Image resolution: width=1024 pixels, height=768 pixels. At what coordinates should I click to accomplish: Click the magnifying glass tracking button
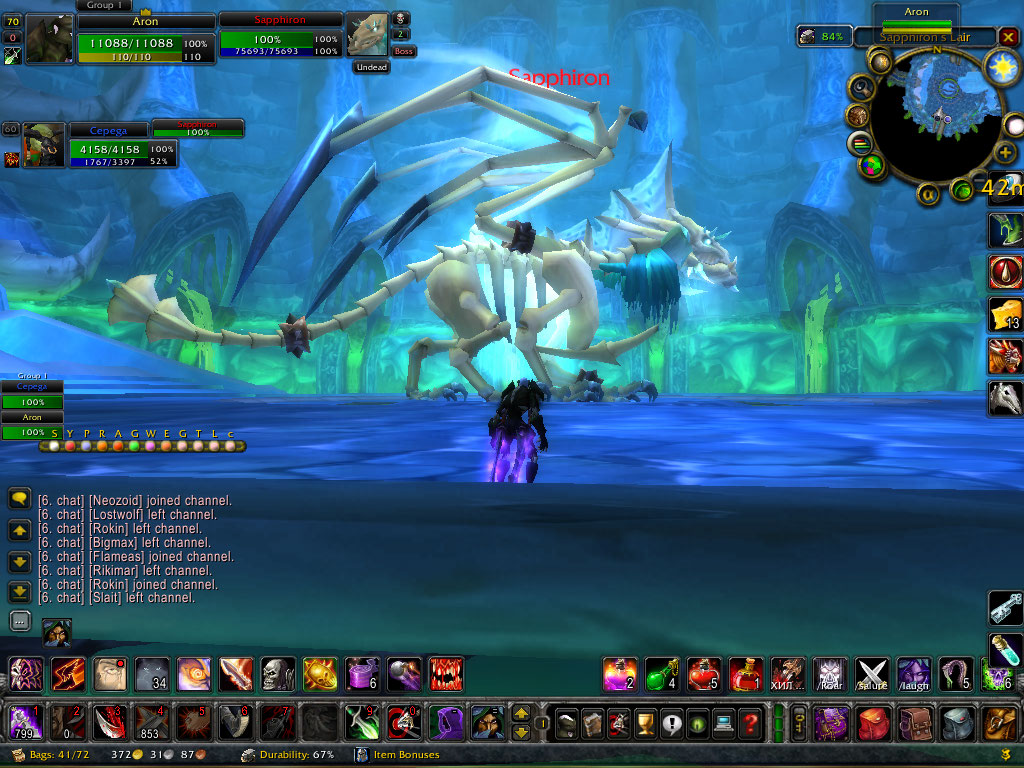coord(861,88)
